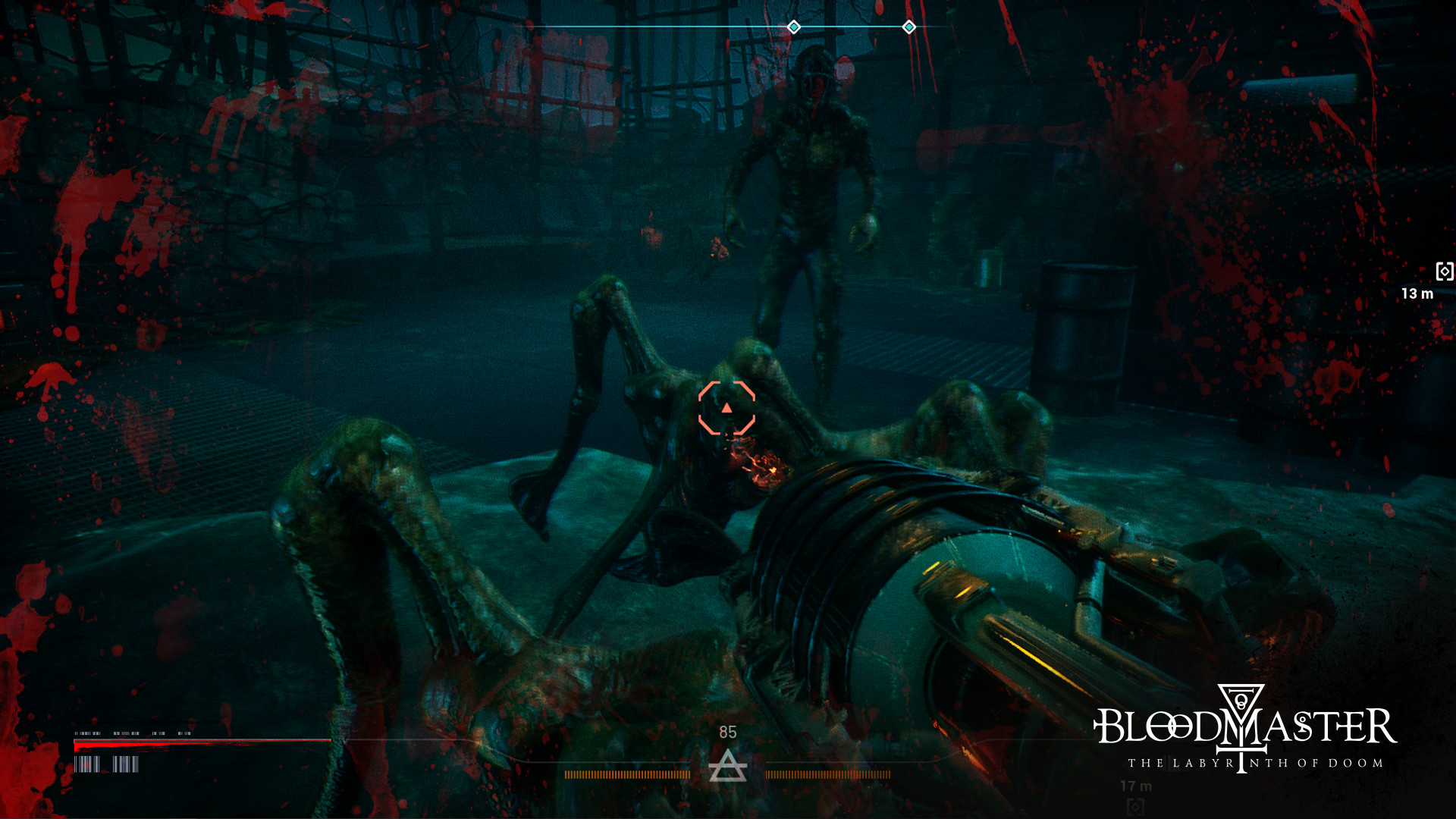Click the ammo count reading 85
This screenshot has width=1456, height=819.
tap(728, 732)
